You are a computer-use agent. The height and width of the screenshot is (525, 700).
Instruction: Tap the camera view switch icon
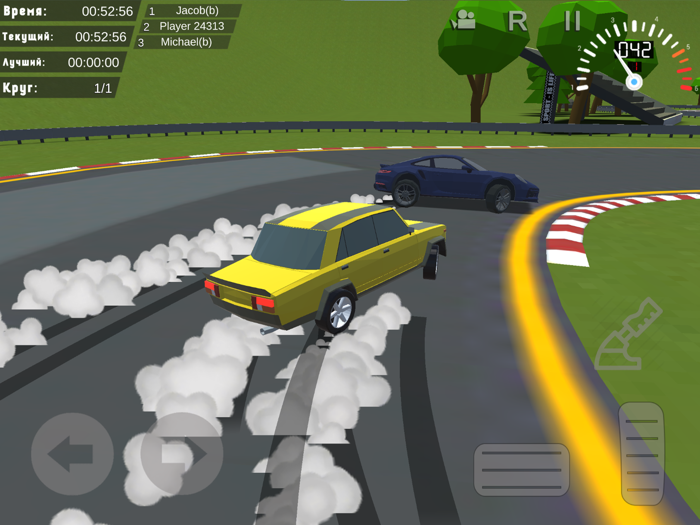click(465, 20)
